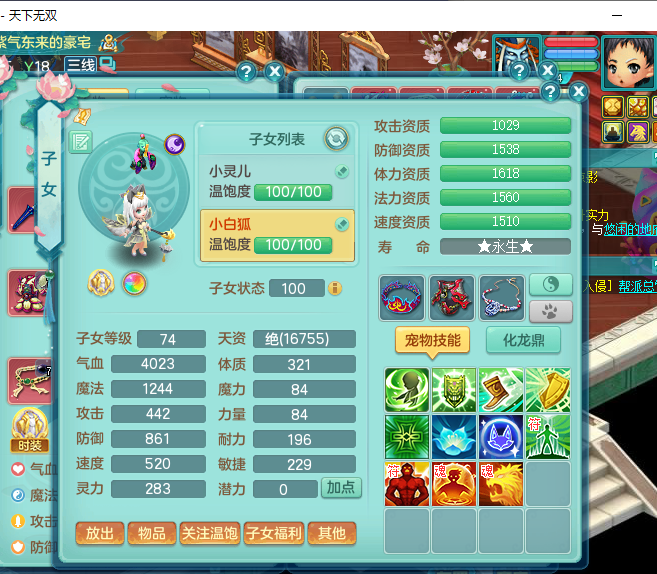Switch to the 化龙鼎 tab
Image resolution: width=657 pixels, height=574 pixels.
click(x=523, y=340)
